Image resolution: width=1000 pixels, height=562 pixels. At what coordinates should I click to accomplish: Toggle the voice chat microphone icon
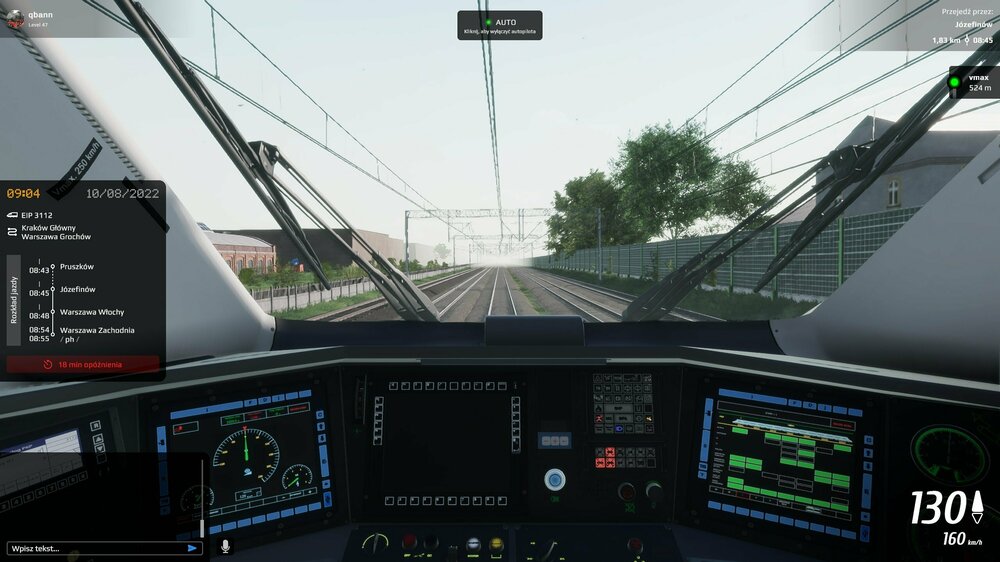coord(225,547)
